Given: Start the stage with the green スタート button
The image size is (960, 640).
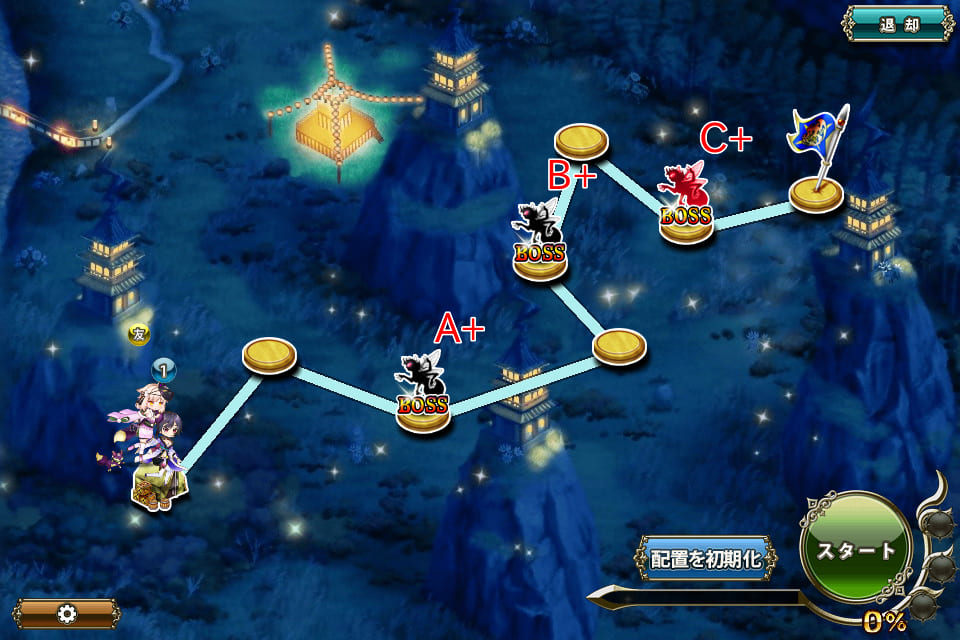Looking at the screenshot, I should pos(856,549).
